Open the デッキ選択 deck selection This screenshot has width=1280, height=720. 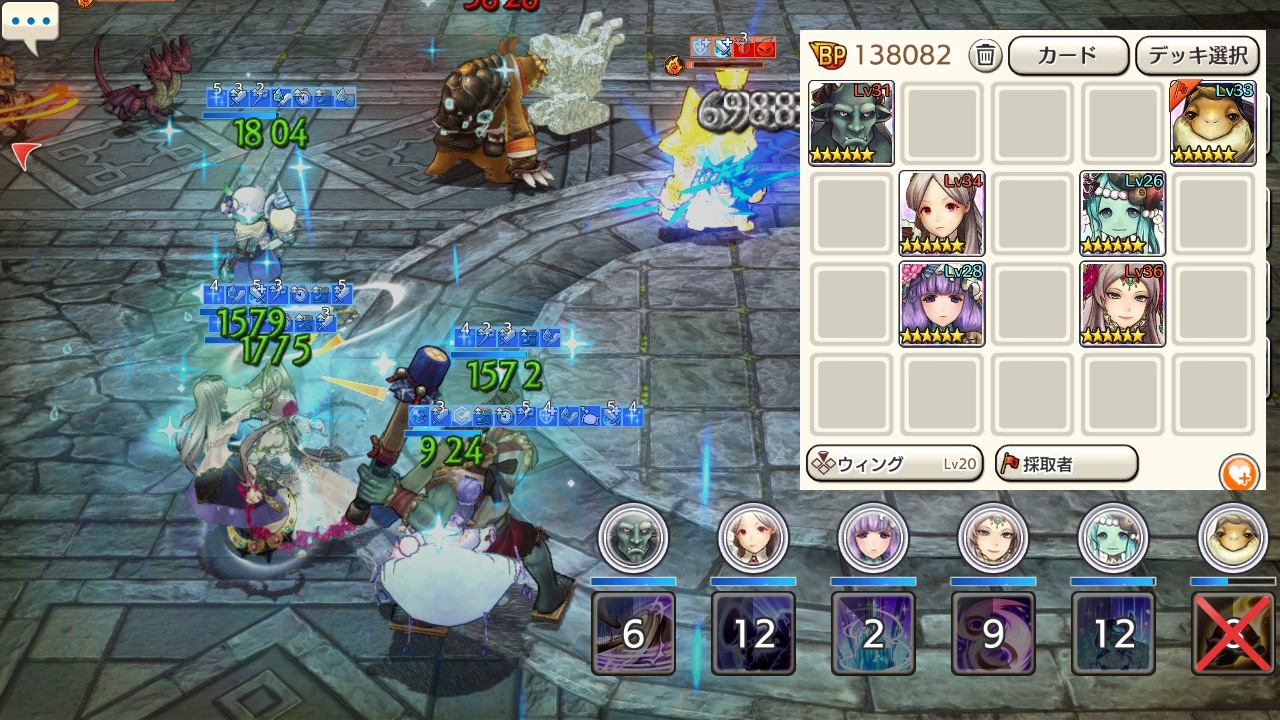click(1197, 56)
